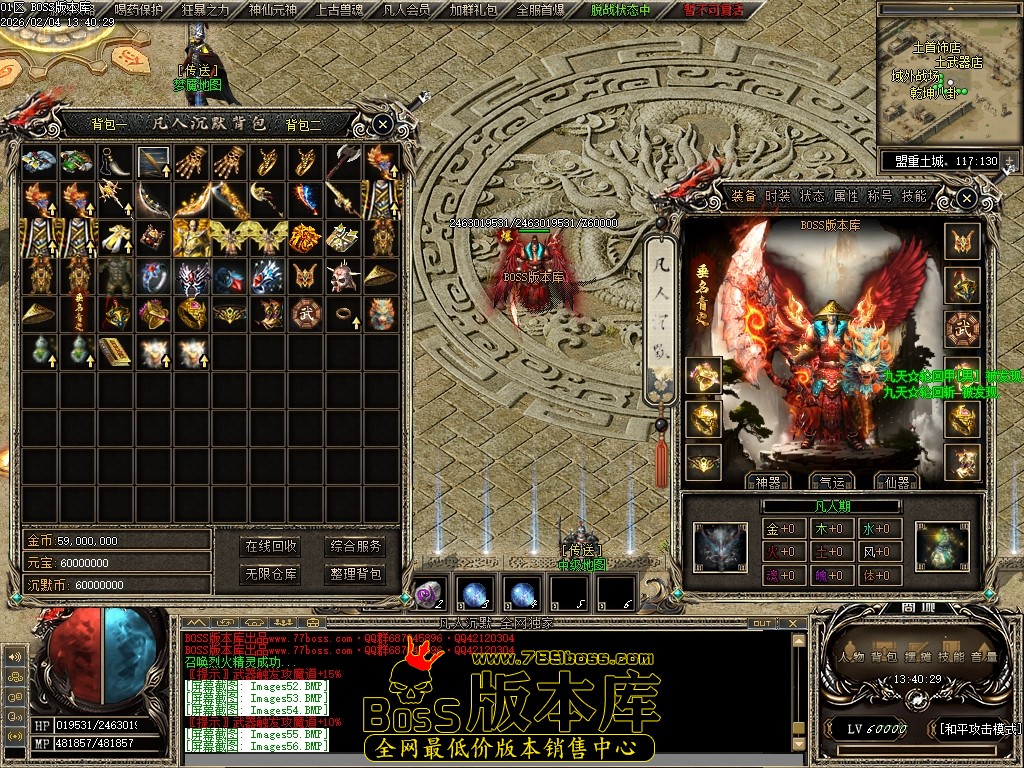This screenshot has width=1024, height=768.
Task: Close the character equipment panel
Action: 966,199
